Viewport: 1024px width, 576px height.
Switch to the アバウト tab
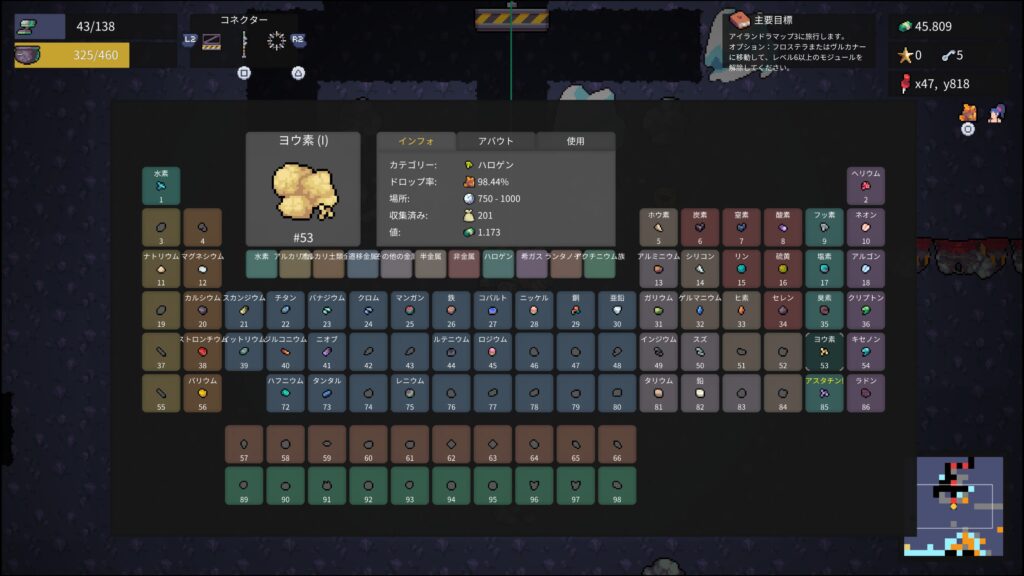pos(496,141)
